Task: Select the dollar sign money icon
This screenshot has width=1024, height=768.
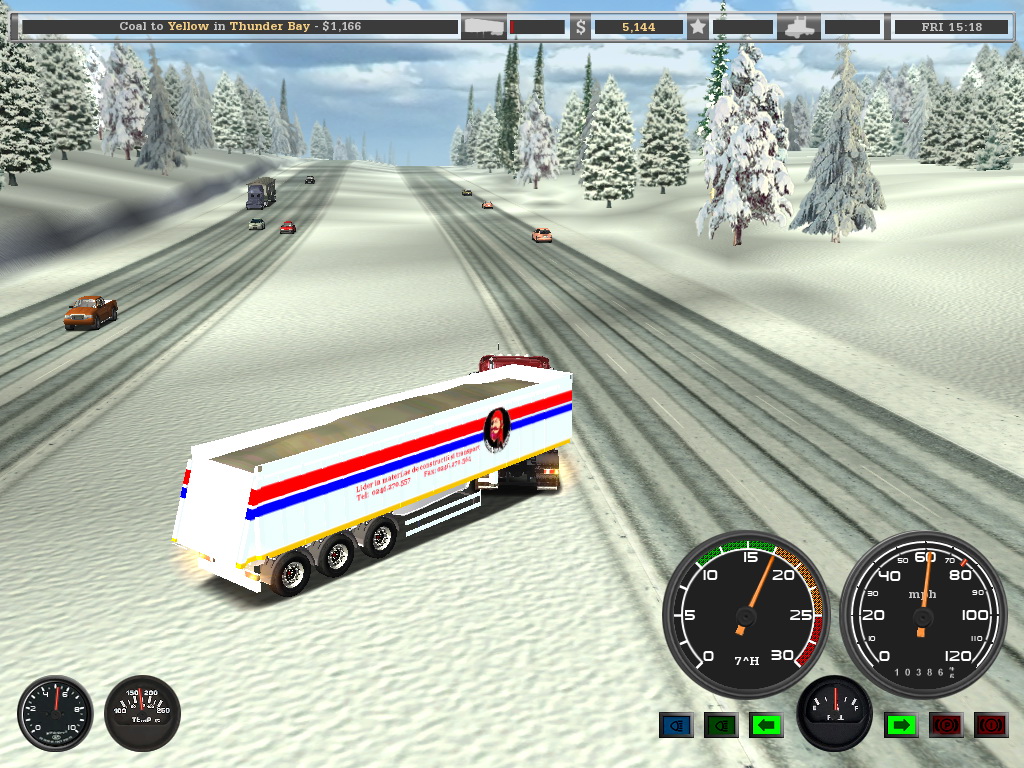Action: [581, 27]
